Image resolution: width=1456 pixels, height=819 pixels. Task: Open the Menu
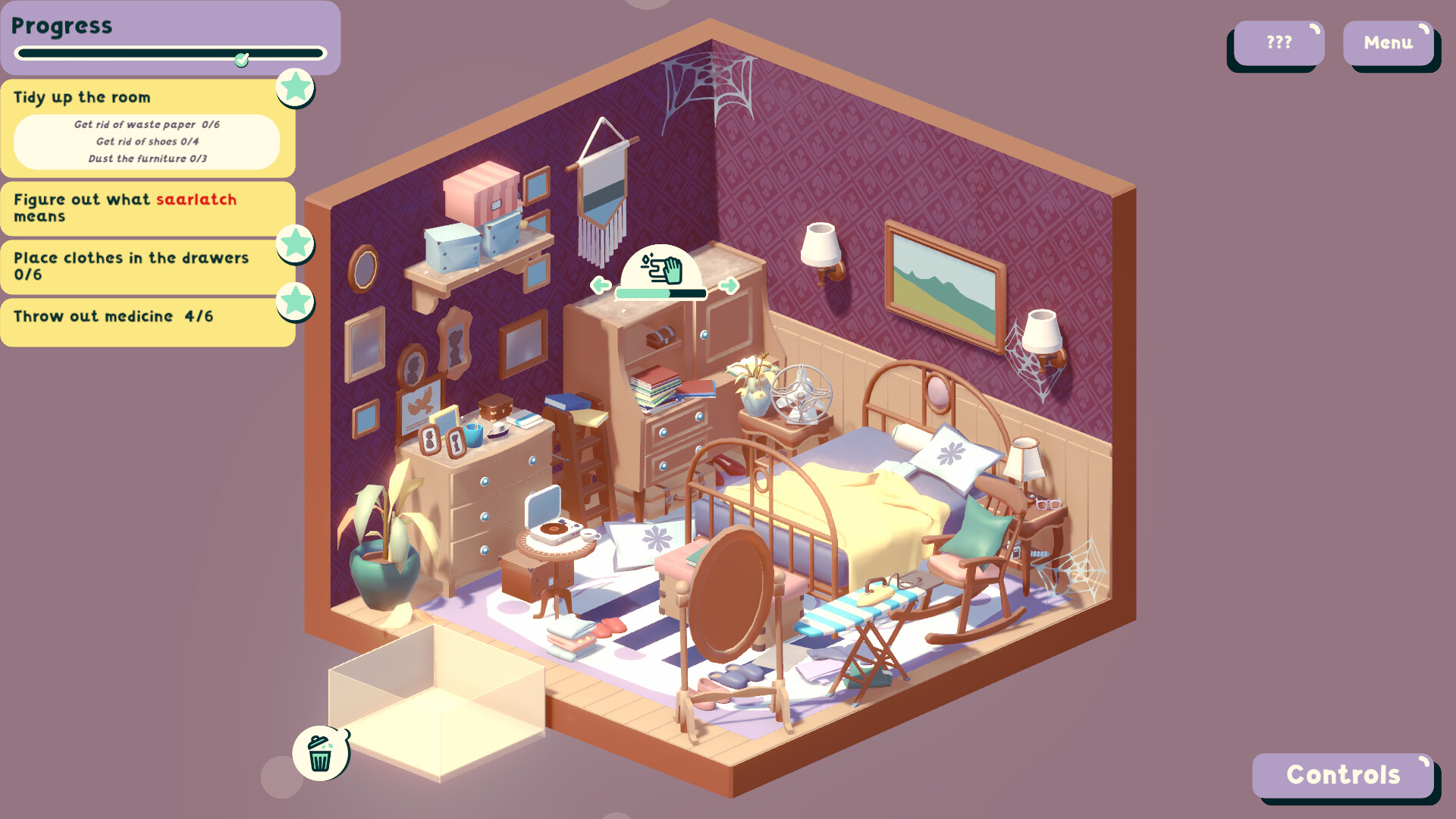(x=1389, y=43)
